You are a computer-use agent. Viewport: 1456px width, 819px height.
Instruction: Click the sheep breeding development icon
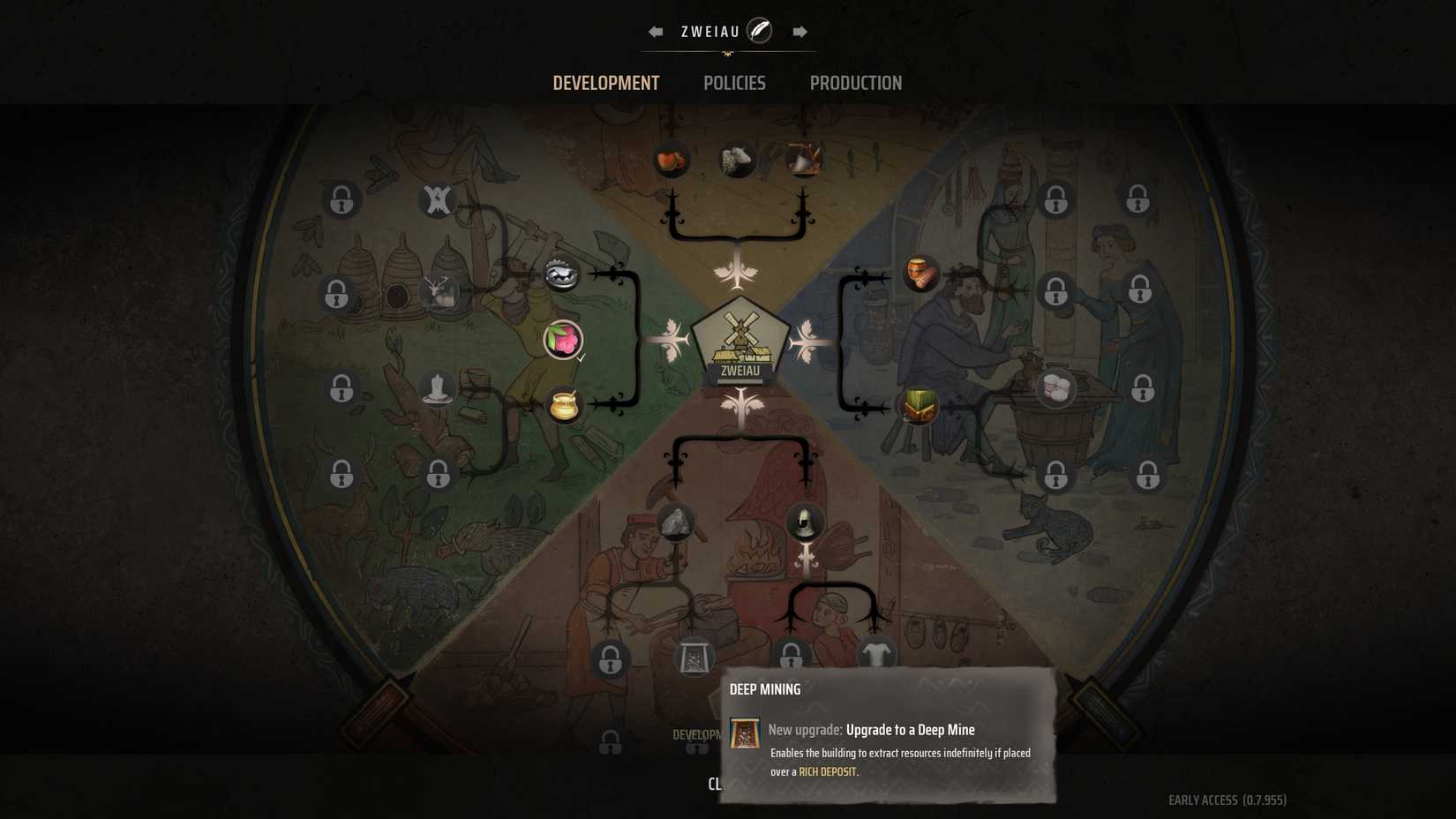739,161
